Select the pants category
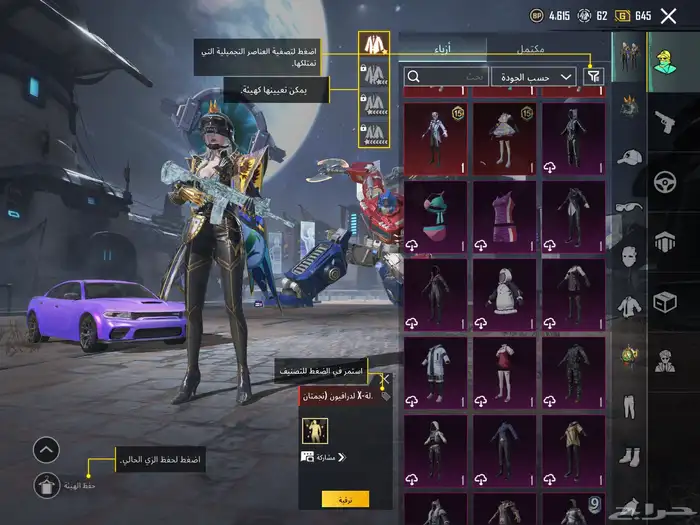This screenshot has height=525, width=700. [629, 406]
